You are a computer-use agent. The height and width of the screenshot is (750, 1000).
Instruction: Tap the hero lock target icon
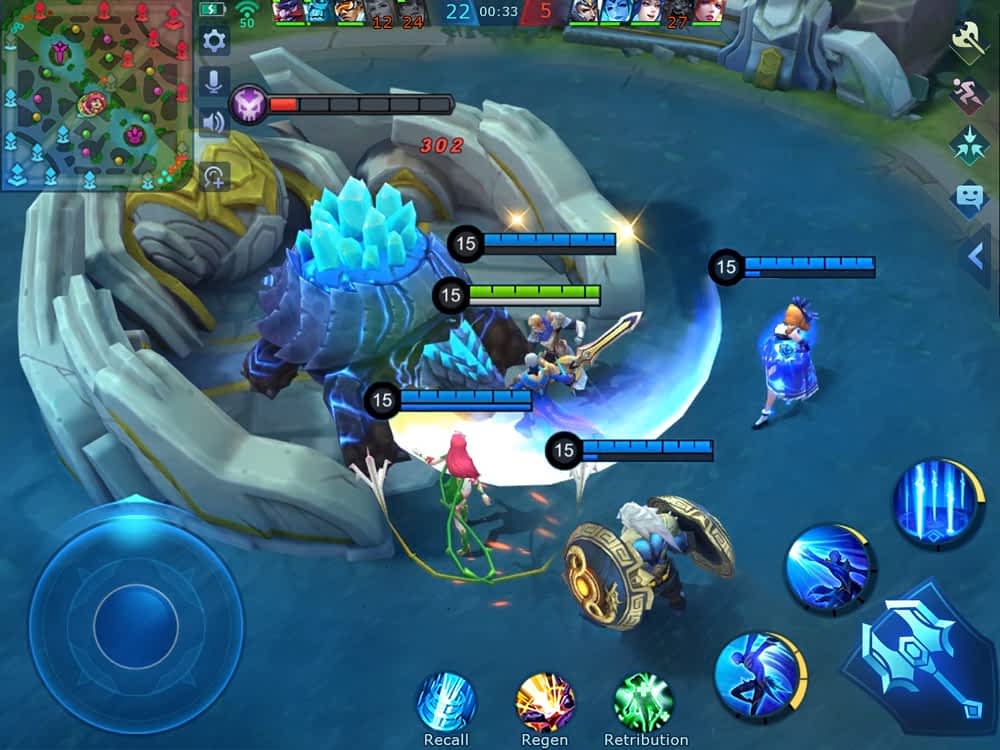[x=214, y=177]
